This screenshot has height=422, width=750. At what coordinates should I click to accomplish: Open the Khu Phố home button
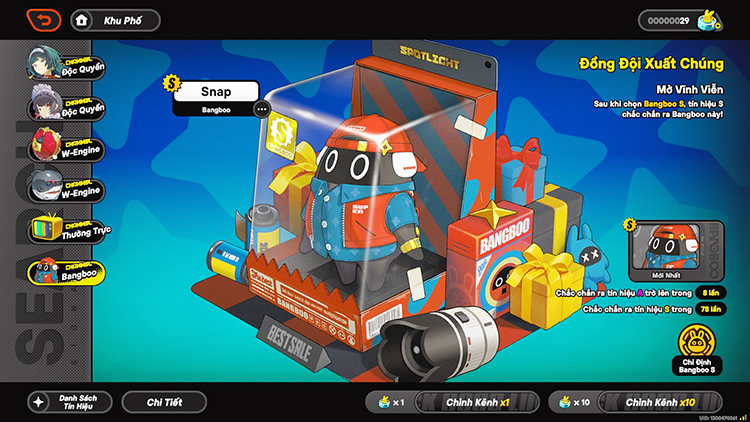tap(116, 20)
